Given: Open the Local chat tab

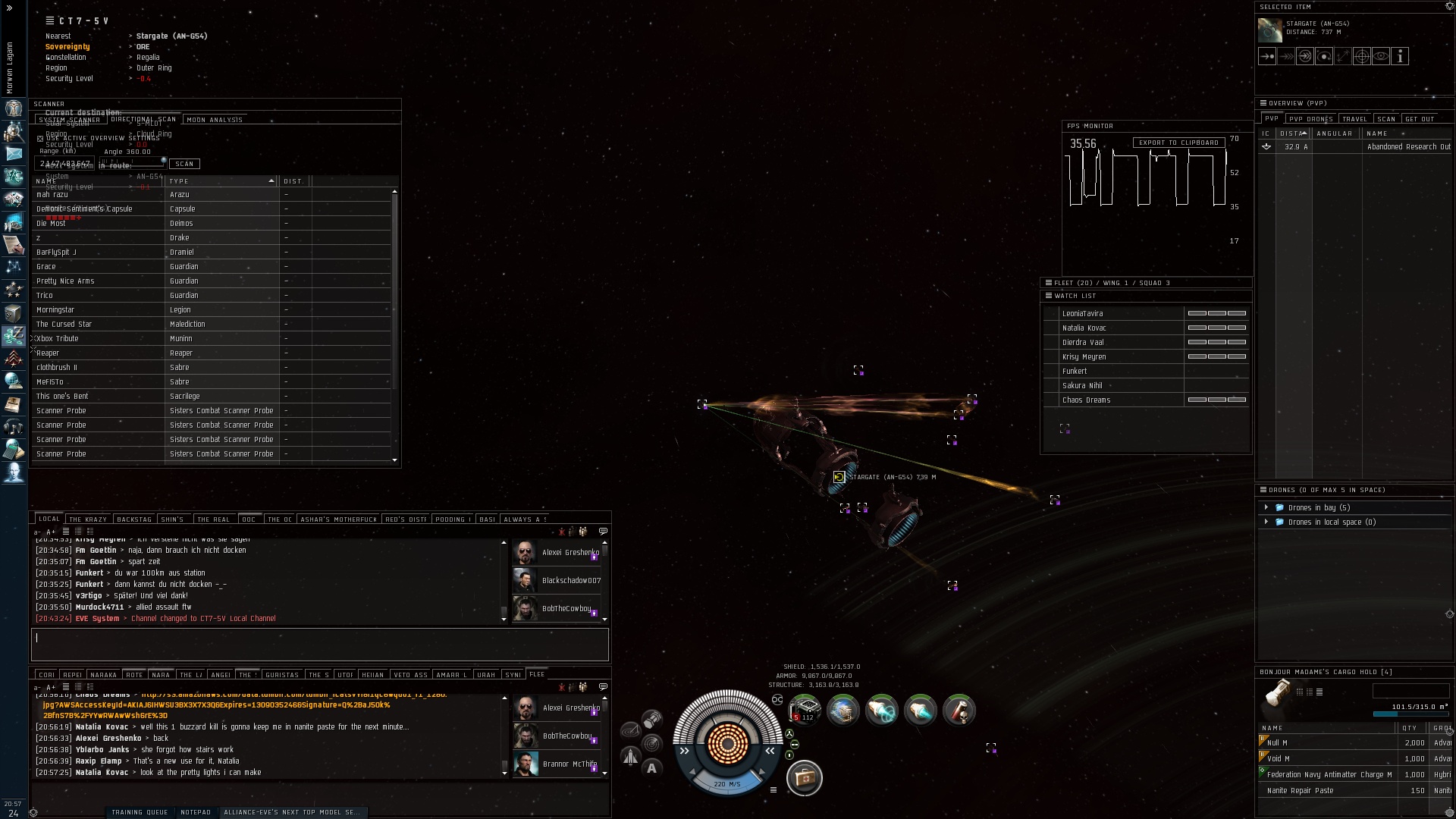Looking at the screenshot, I should (x=49, y=519).
